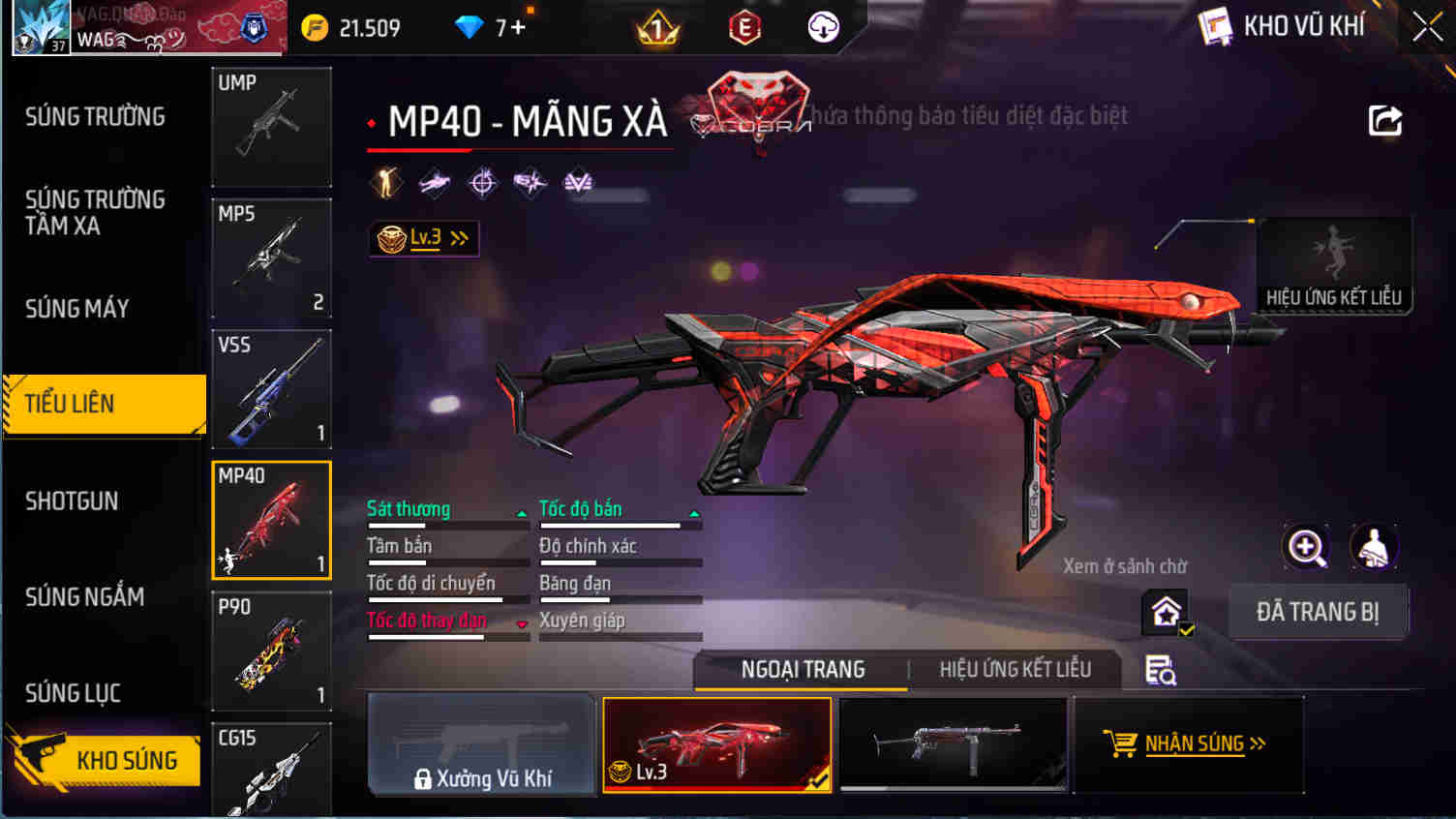Open Xưởng Vũ Khí locked panel
The height and width of the screenshot is (819, 1456).
(481, 744)
